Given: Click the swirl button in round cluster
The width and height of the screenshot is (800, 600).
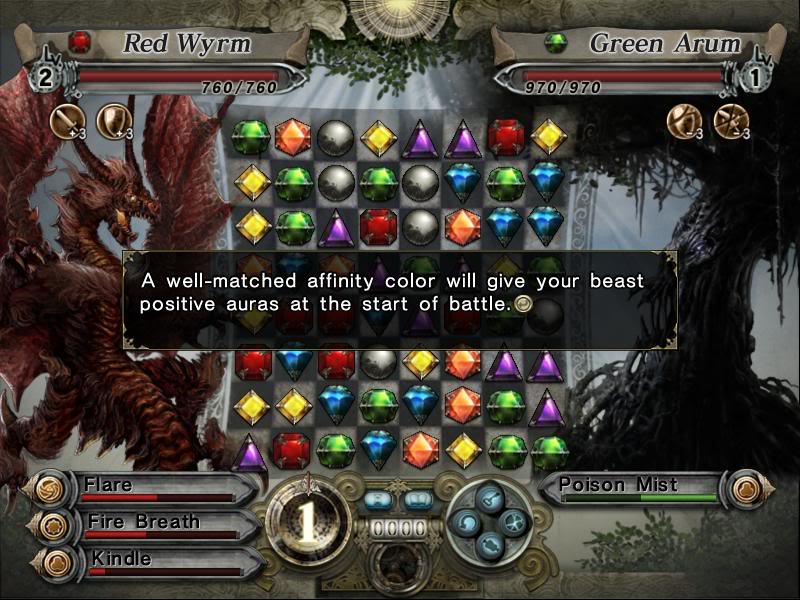Looking at the screenshot, I should [466, 521].
